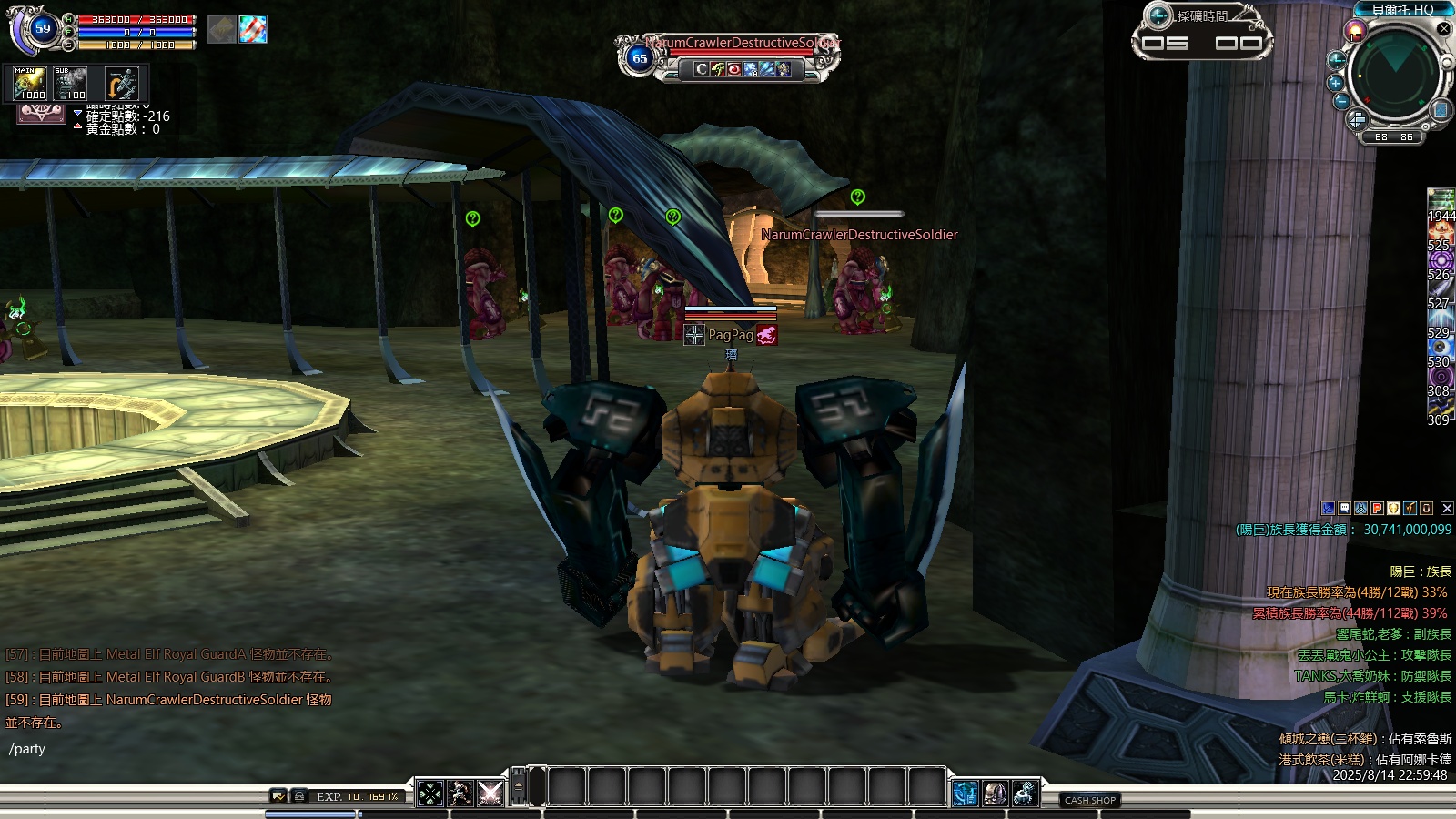Activate the crossed swords skill icon
Viewport: 1456px width, 819px height.
(x=490, y=794)
